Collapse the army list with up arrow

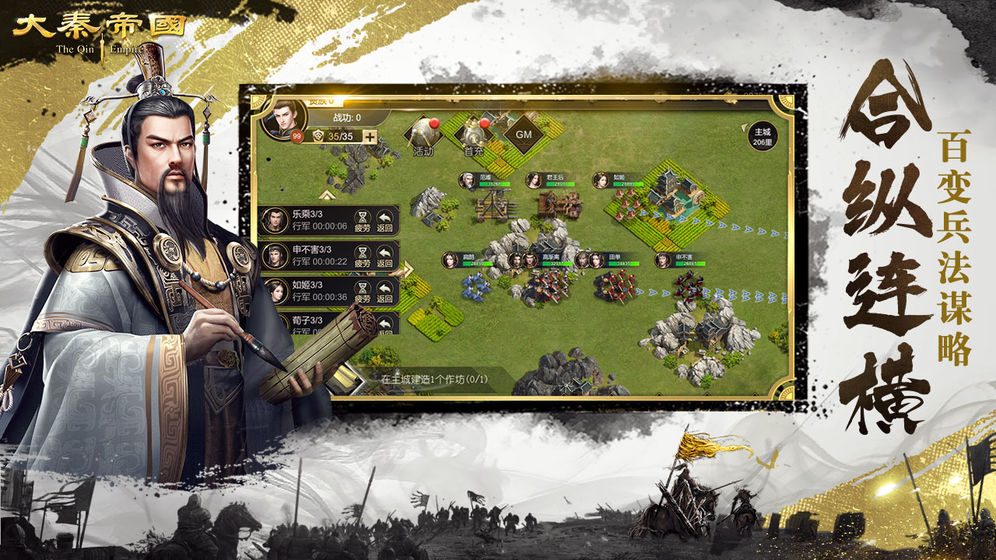click(327, 195)
